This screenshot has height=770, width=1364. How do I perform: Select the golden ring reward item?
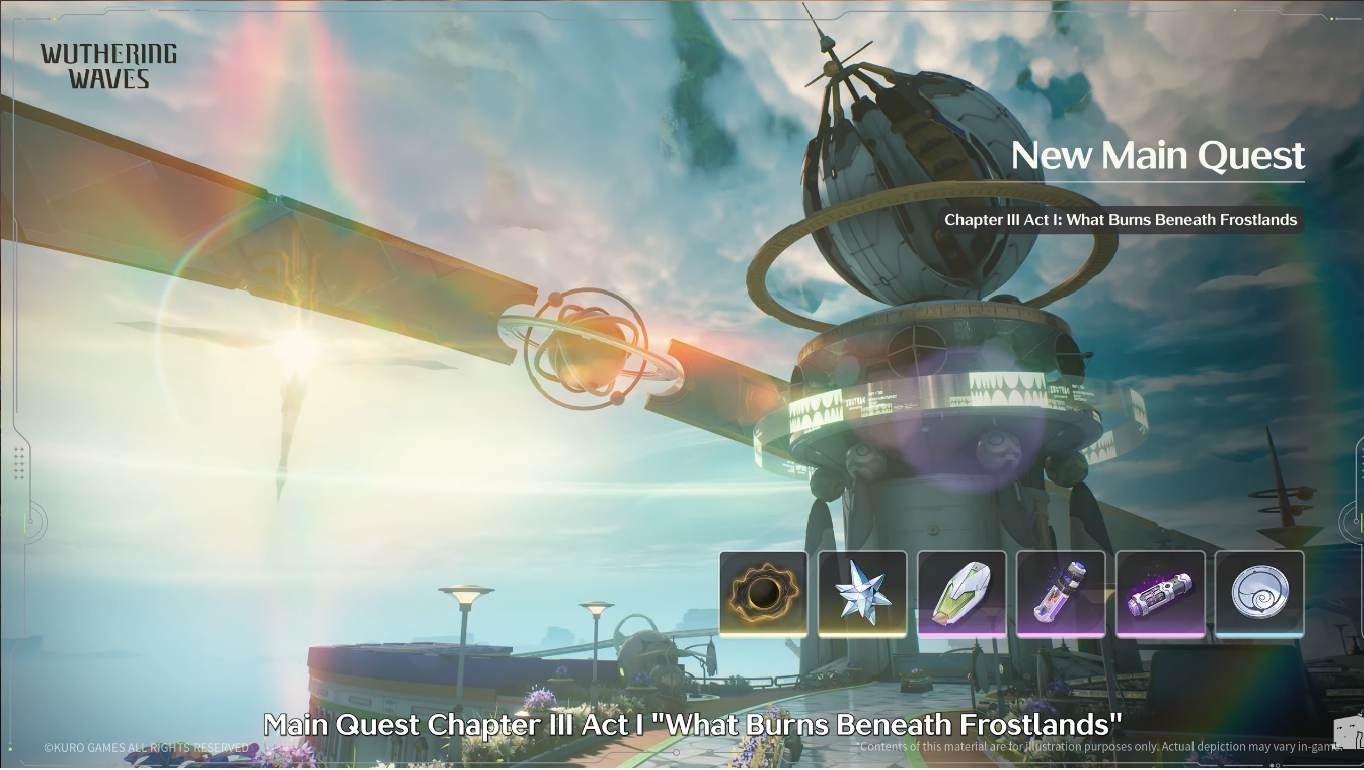(x=763, y=594)
